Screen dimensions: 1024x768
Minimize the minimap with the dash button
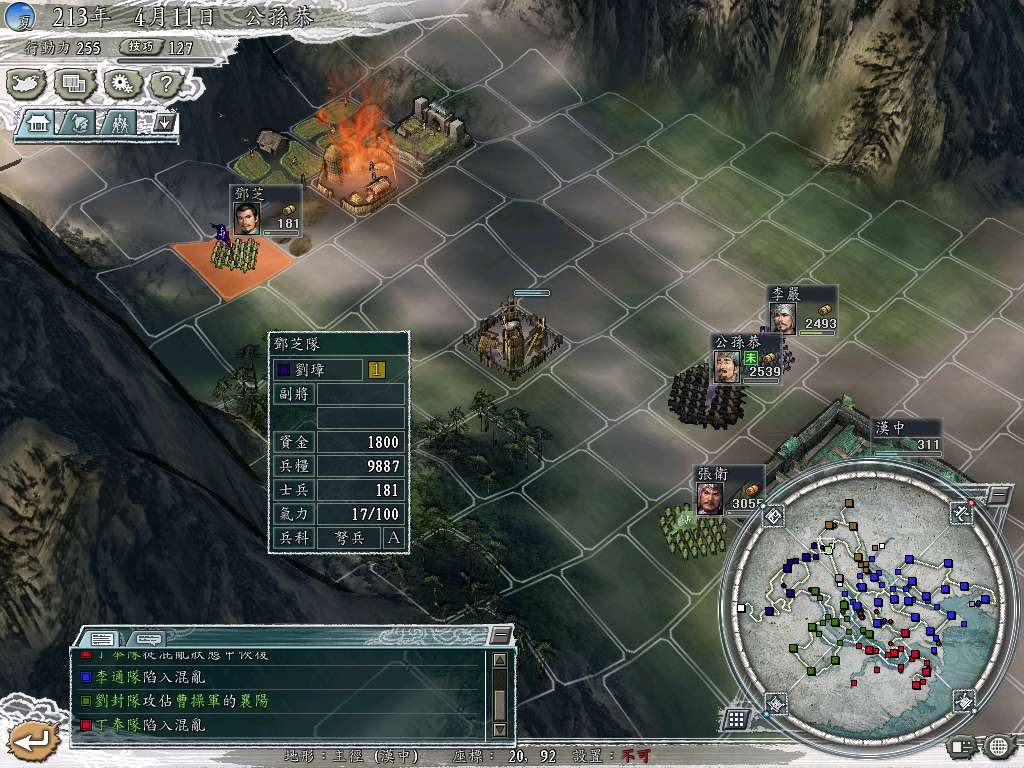[x=998, y=495]
